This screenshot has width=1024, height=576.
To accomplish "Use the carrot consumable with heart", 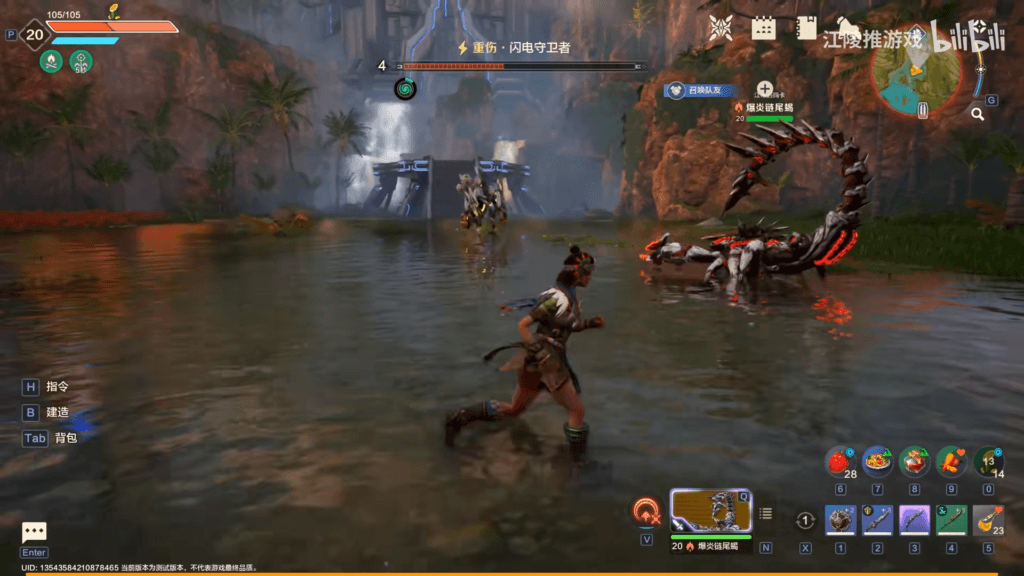I will [x=951, y=461].
